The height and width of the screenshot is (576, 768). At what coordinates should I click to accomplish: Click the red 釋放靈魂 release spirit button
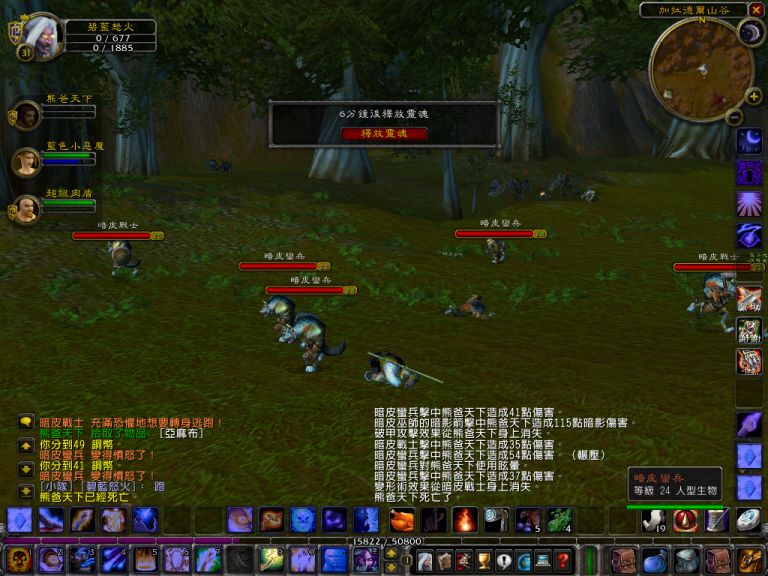(384, 133)
